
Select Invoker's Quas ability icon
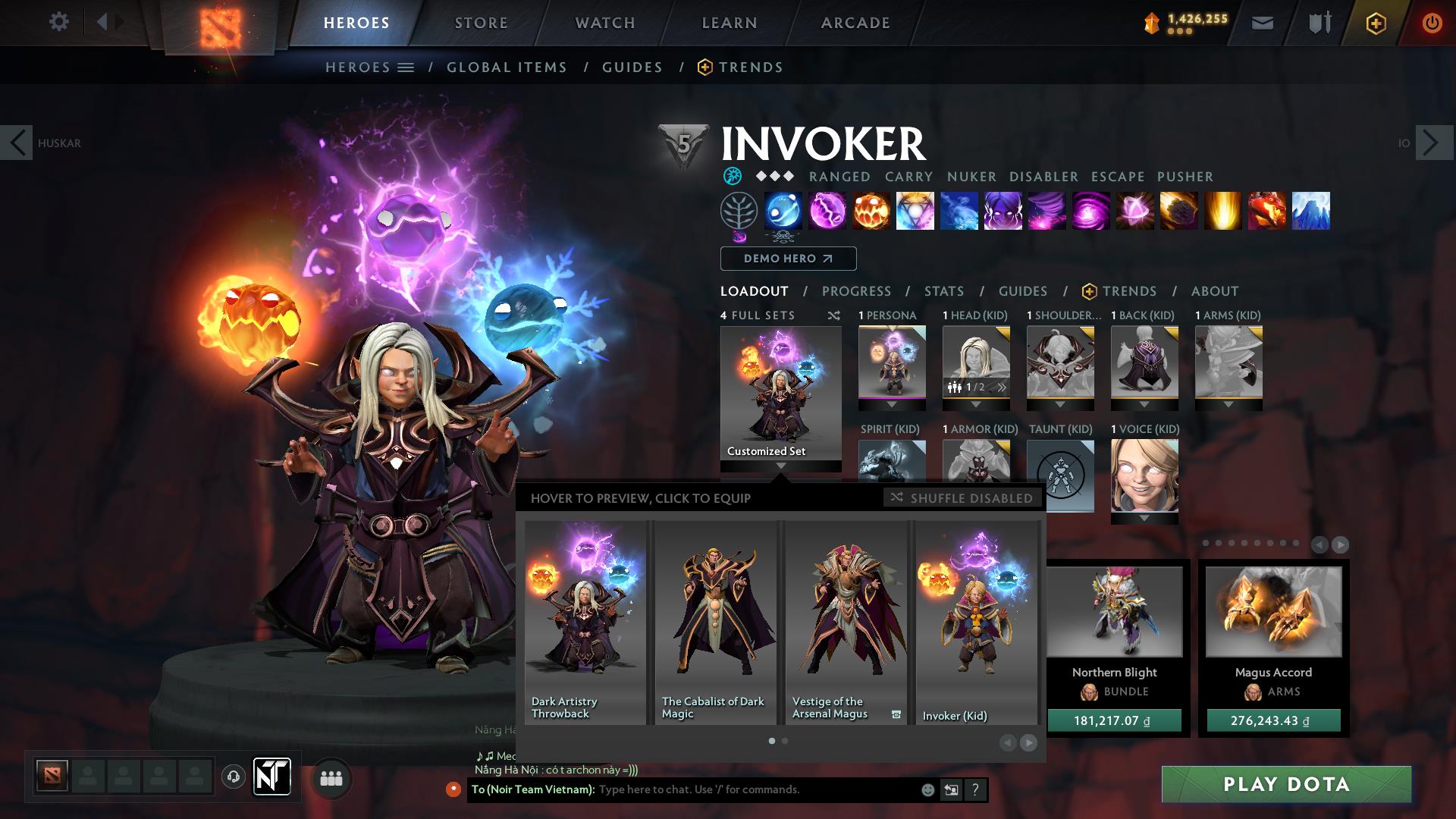click(783, 212)
